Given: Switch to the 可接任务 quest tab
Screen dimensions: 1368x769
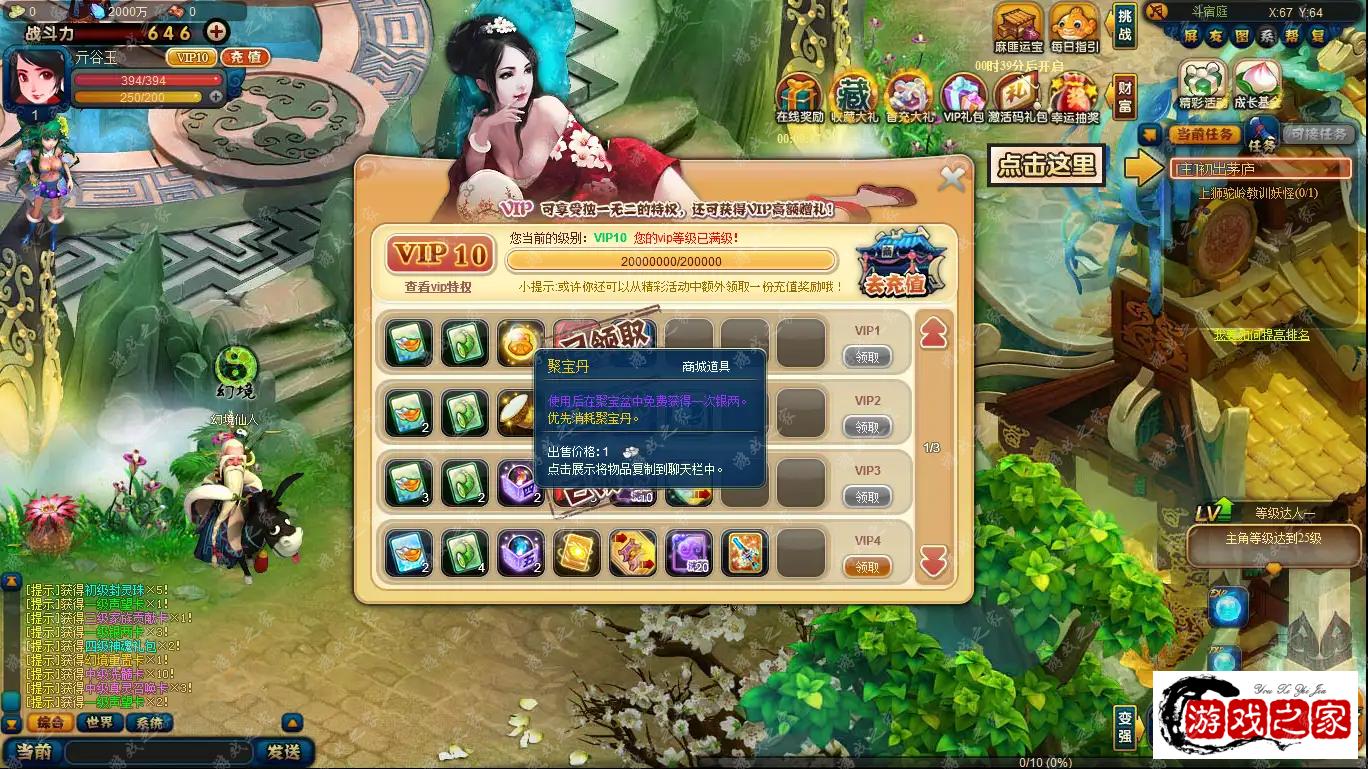Looking at the screenshot, I should pos(1318,133).
